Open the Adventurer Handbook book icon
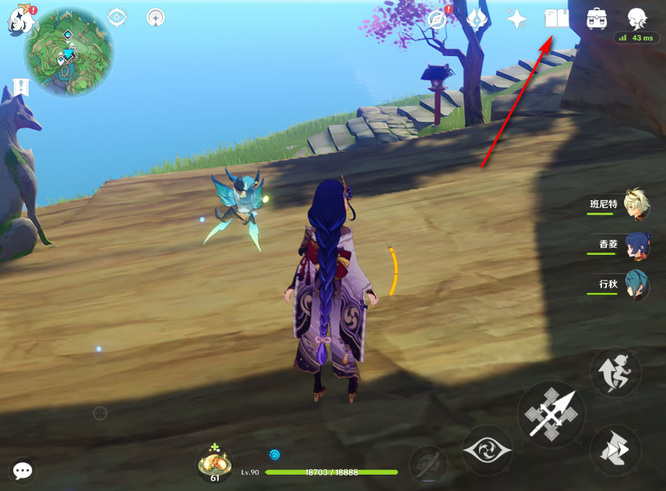Viewport: 666px width, 491px height. tap(556, 18)
